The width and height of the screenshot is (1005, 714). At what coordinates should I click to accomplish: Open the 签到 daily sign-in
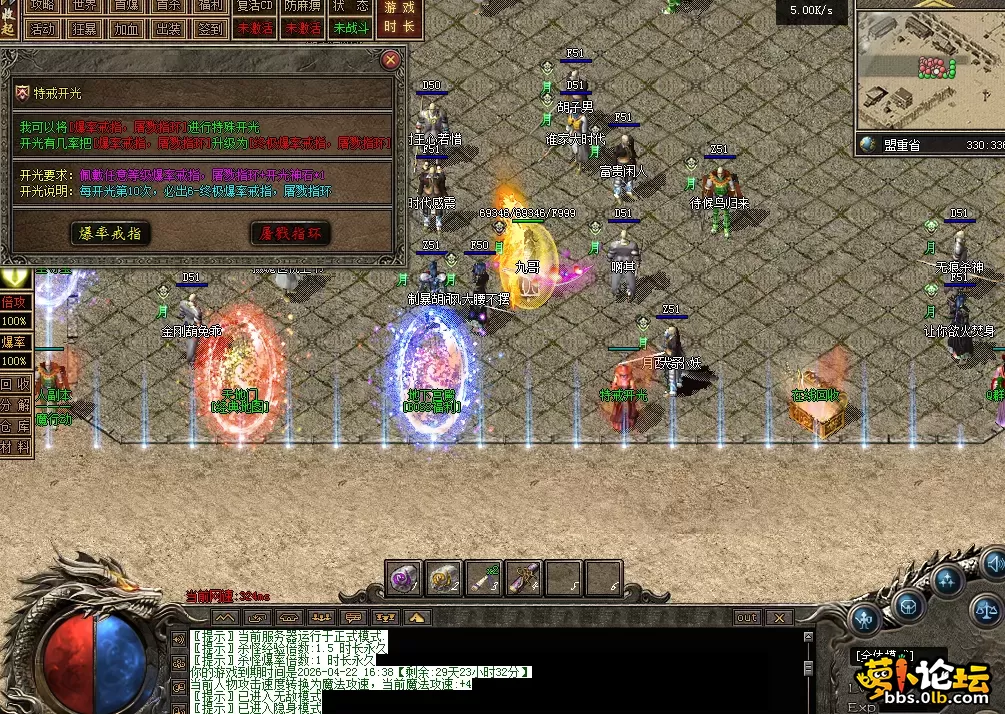[211, 29]
